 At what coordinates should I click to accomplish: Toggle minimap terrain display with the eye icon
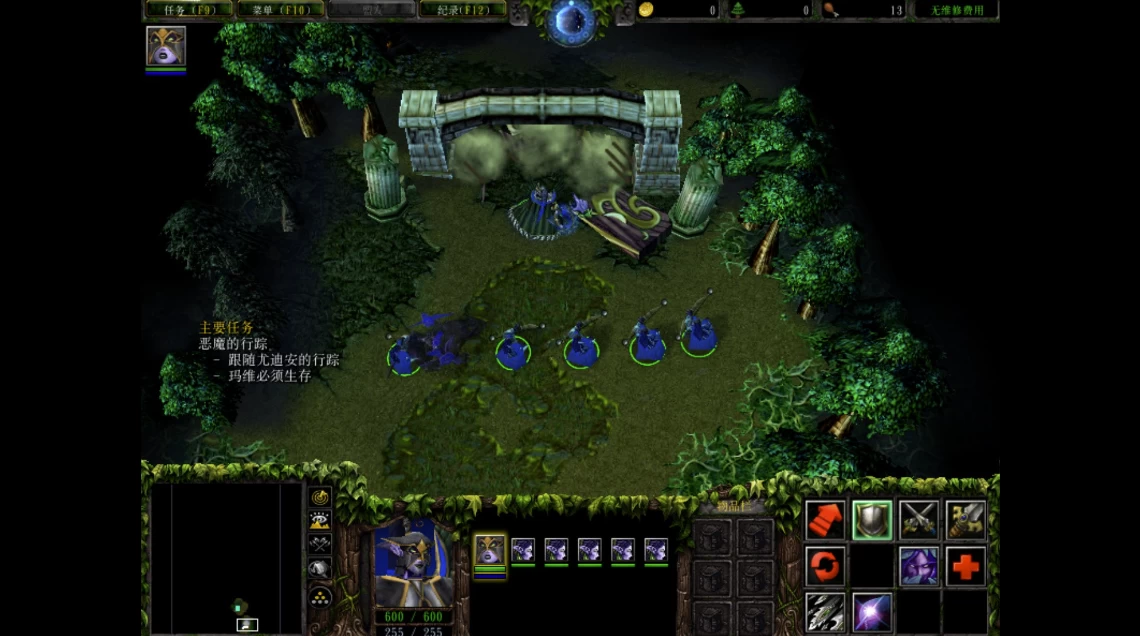click(320, 521)
